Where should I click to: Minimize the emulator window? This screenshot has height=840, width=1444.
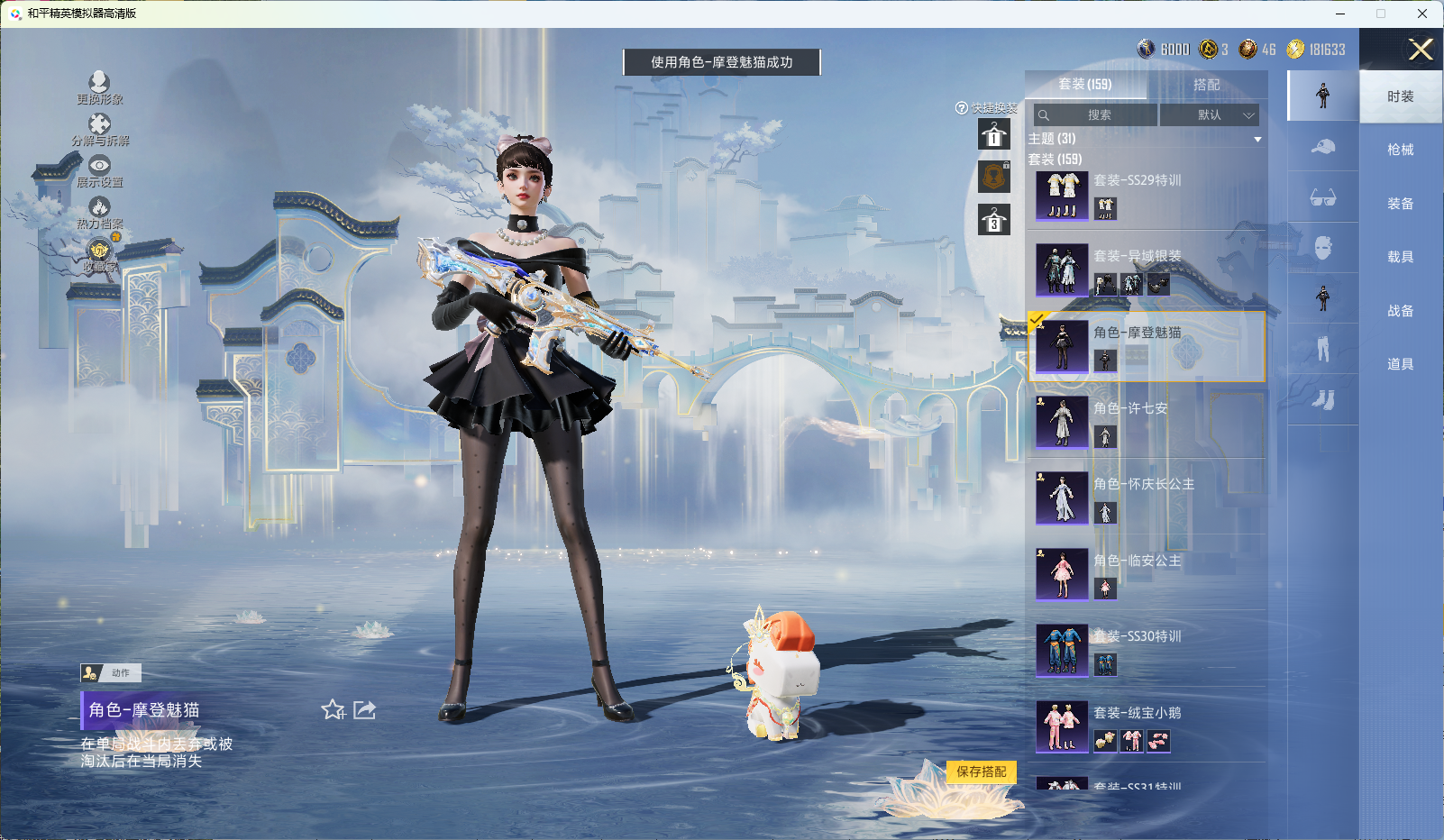1340,14
